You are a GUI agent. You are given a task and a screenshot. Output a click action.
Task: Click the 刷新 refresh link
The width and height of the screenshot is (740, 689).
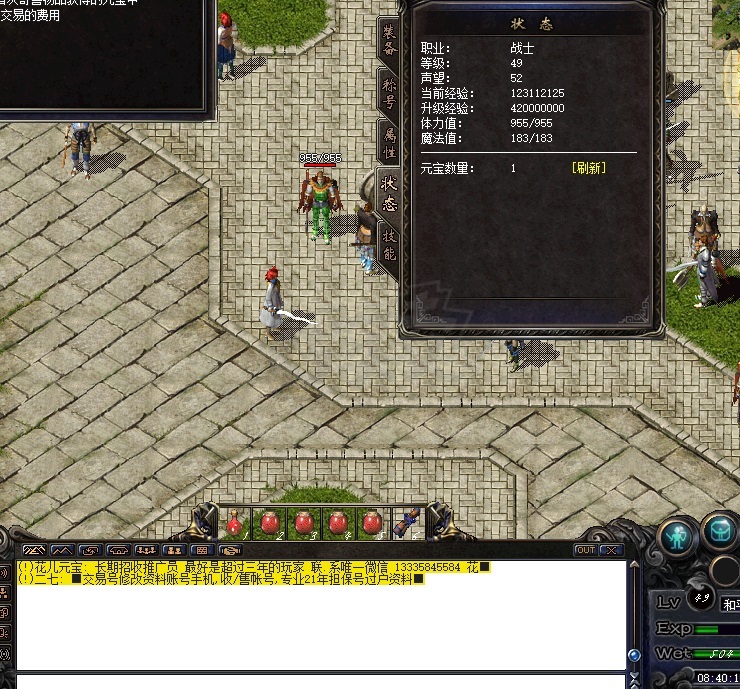pos(588,168)
